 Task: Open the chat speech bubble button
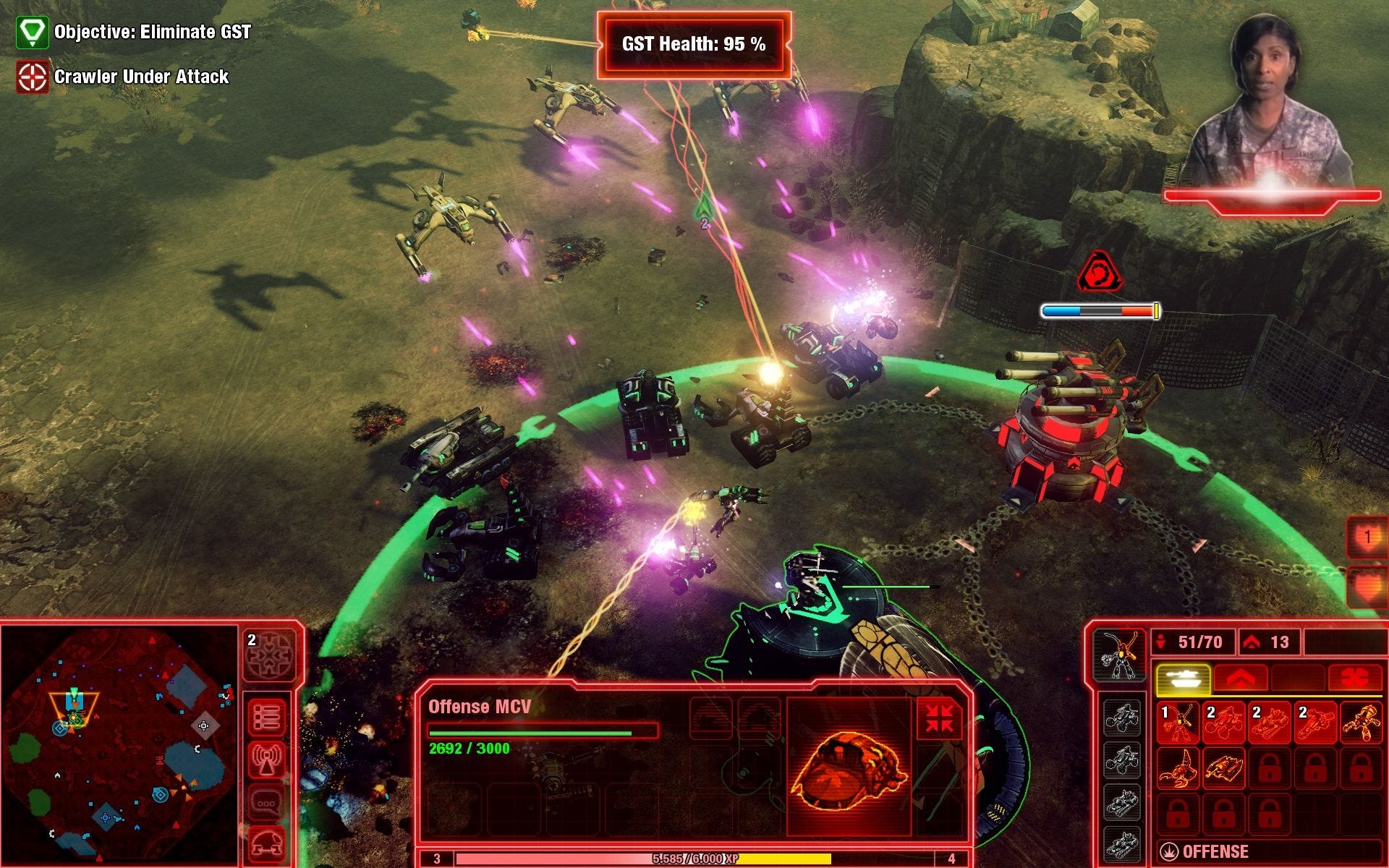pyautogui.click(x=267, y=803)
